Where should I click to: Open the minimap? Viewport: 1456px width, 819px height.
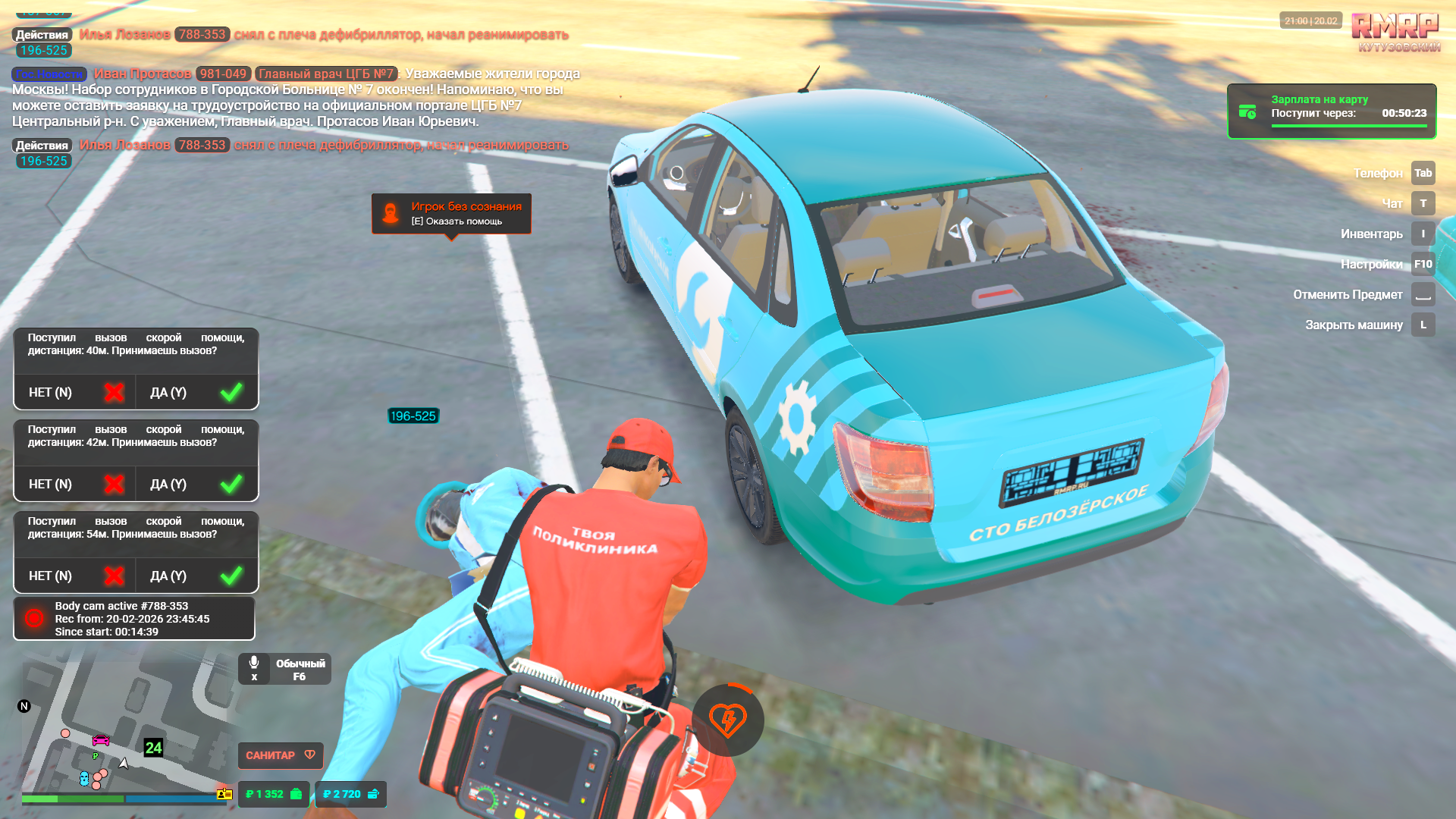click(125, 728)
